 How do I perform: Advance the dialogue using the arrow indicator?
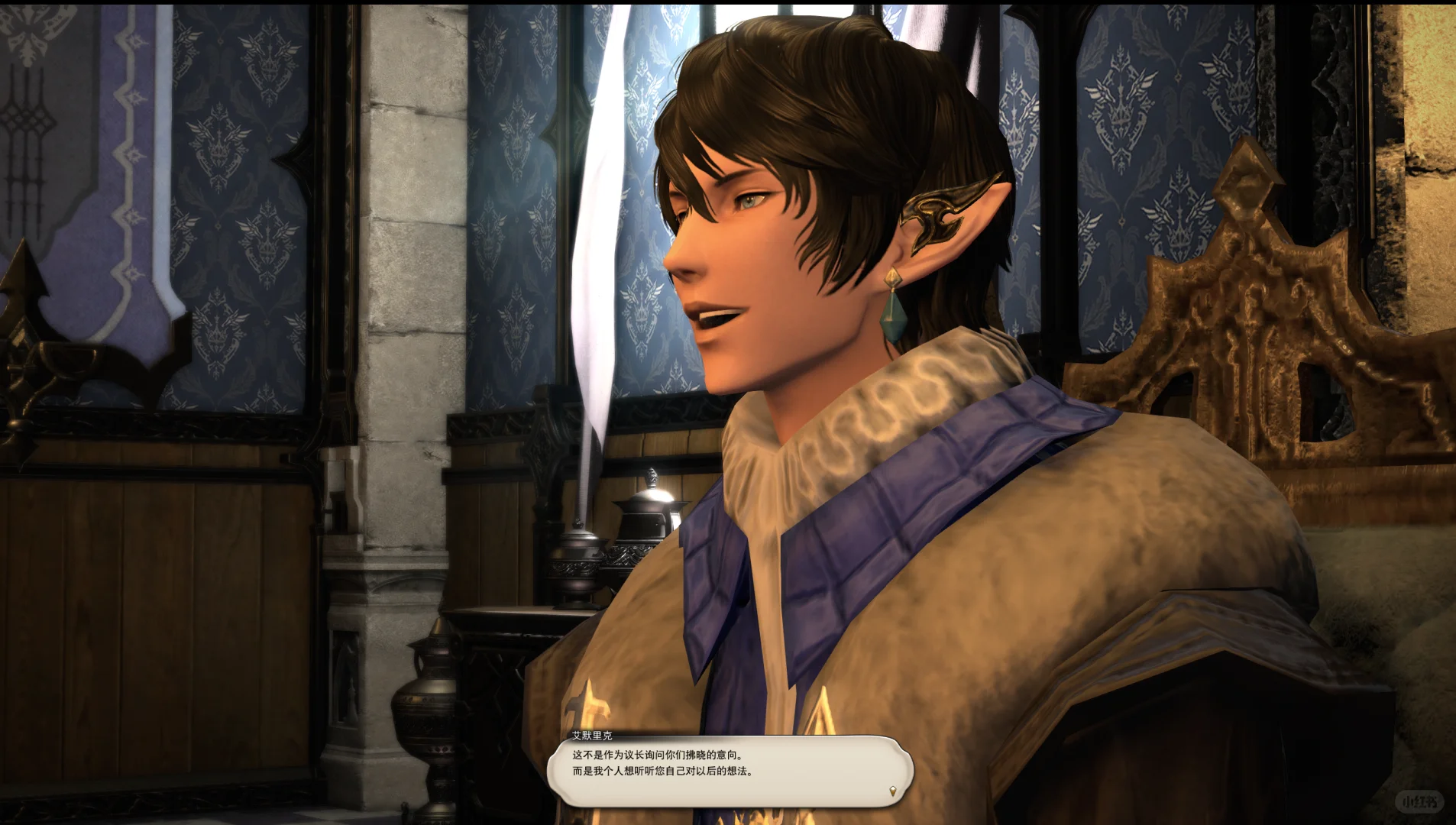[x=892, y=791]
